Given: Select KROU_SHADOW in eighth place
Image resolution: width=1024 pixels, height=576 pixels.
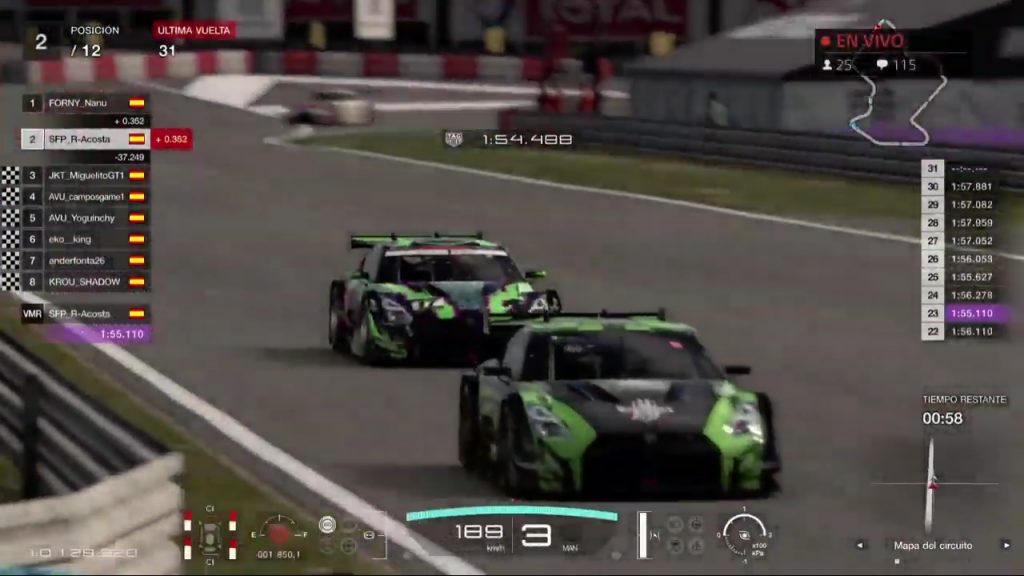Looking at the screenshot, I should click(85, 282).
